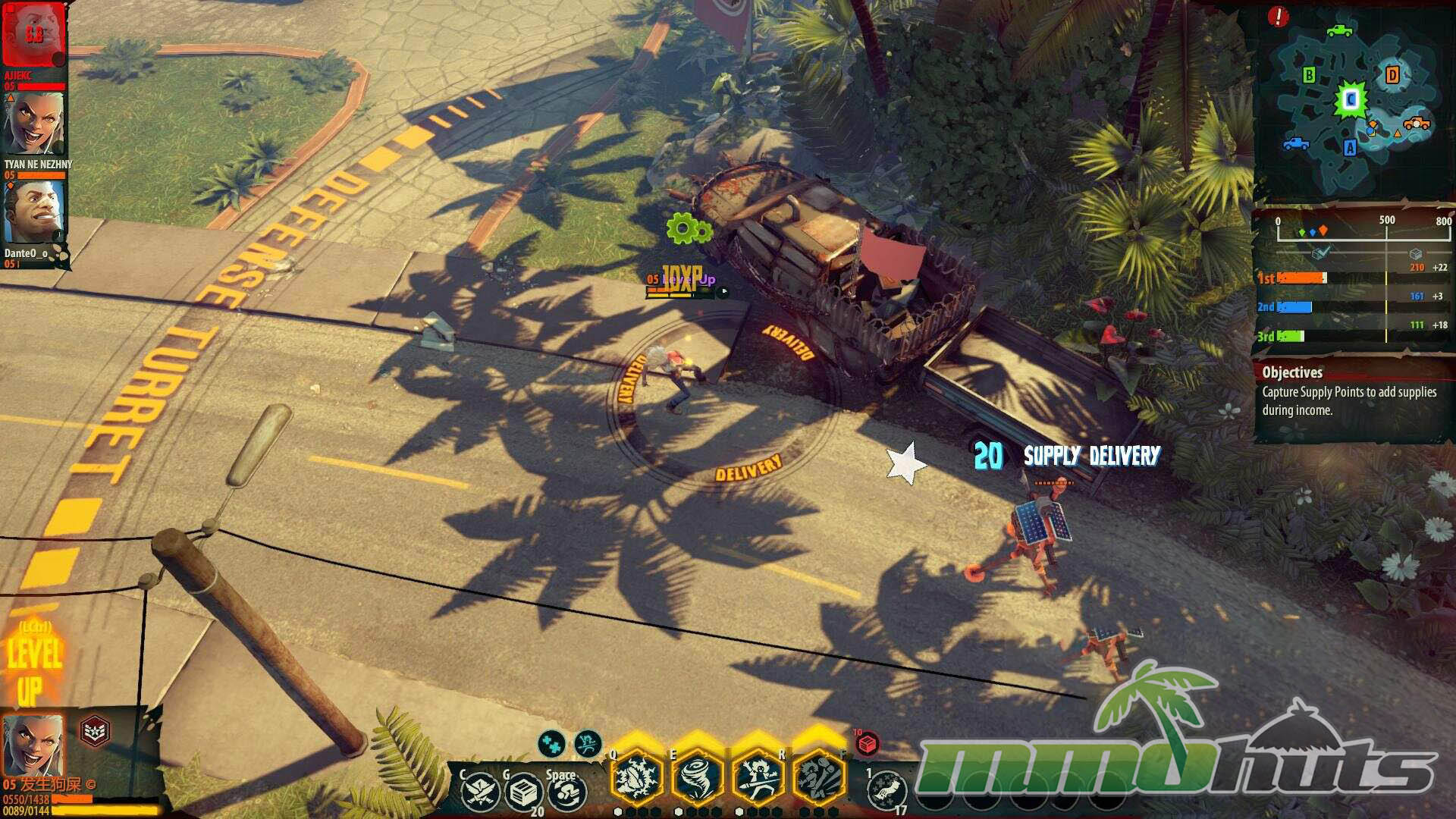Screen dimensions: 1456x819
Task: Select the dead teammate AJIEKC's red portrait
Action: click(x=34, y=35)
